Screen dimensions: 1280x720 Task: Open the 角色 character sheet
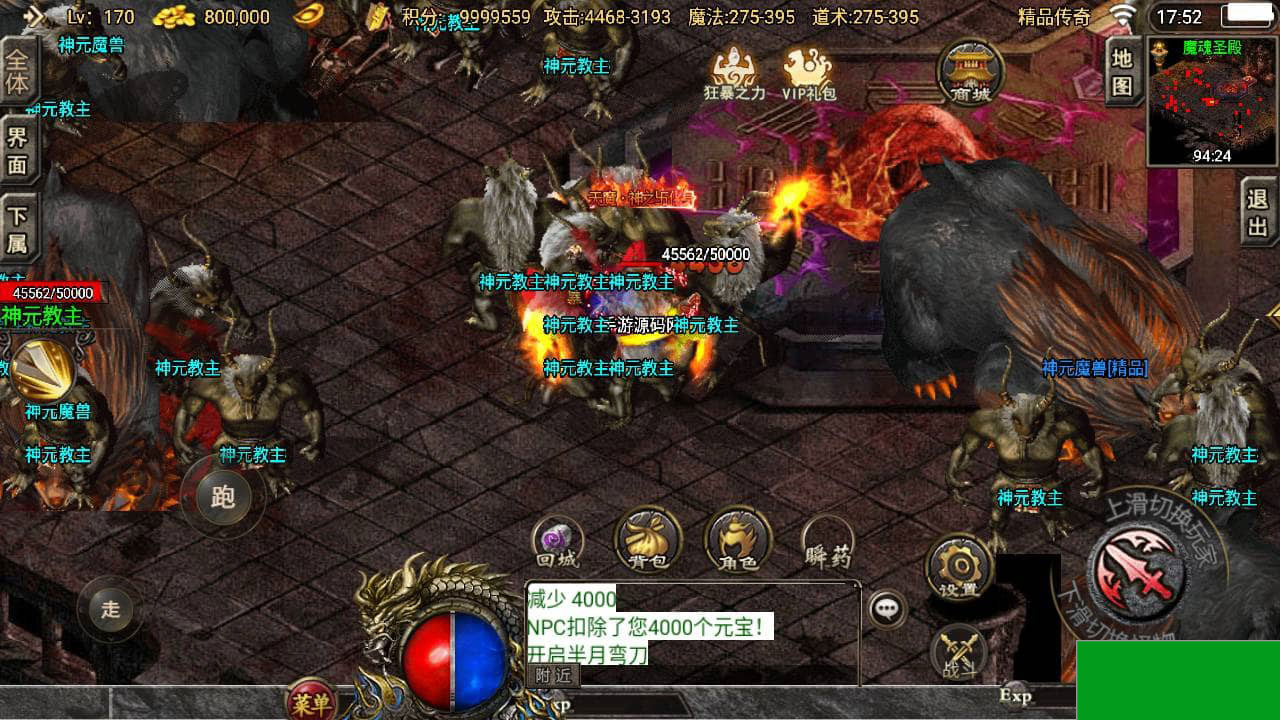pos(738,543)
